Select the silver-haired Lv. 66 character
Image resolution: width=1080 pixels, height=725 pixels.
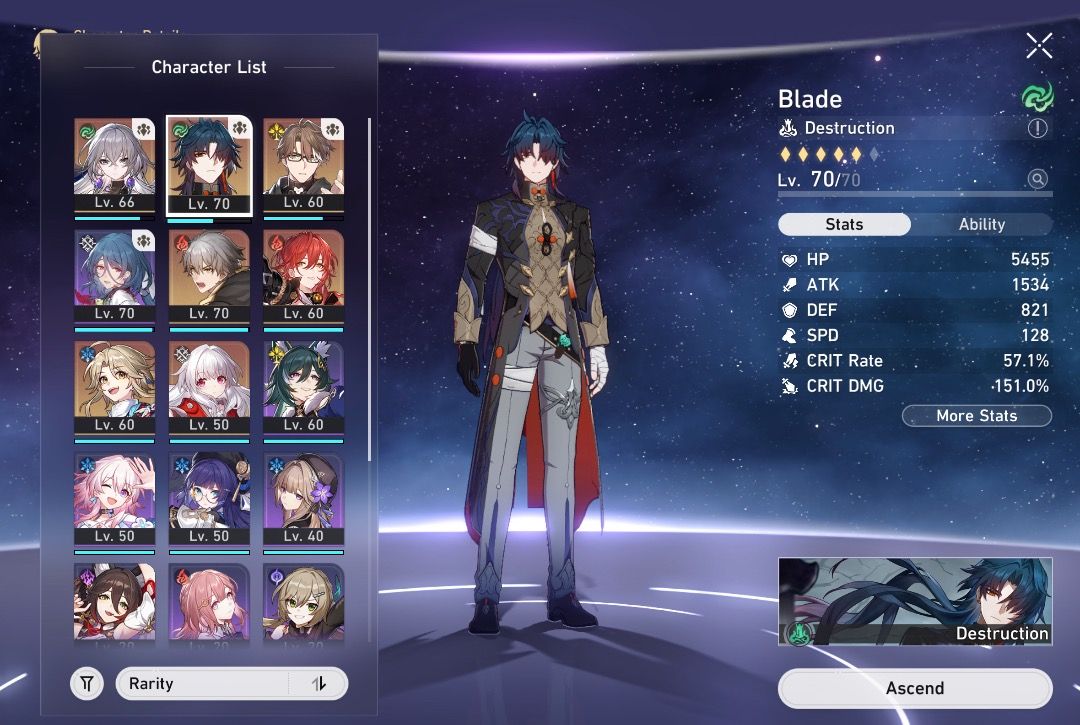114,163
